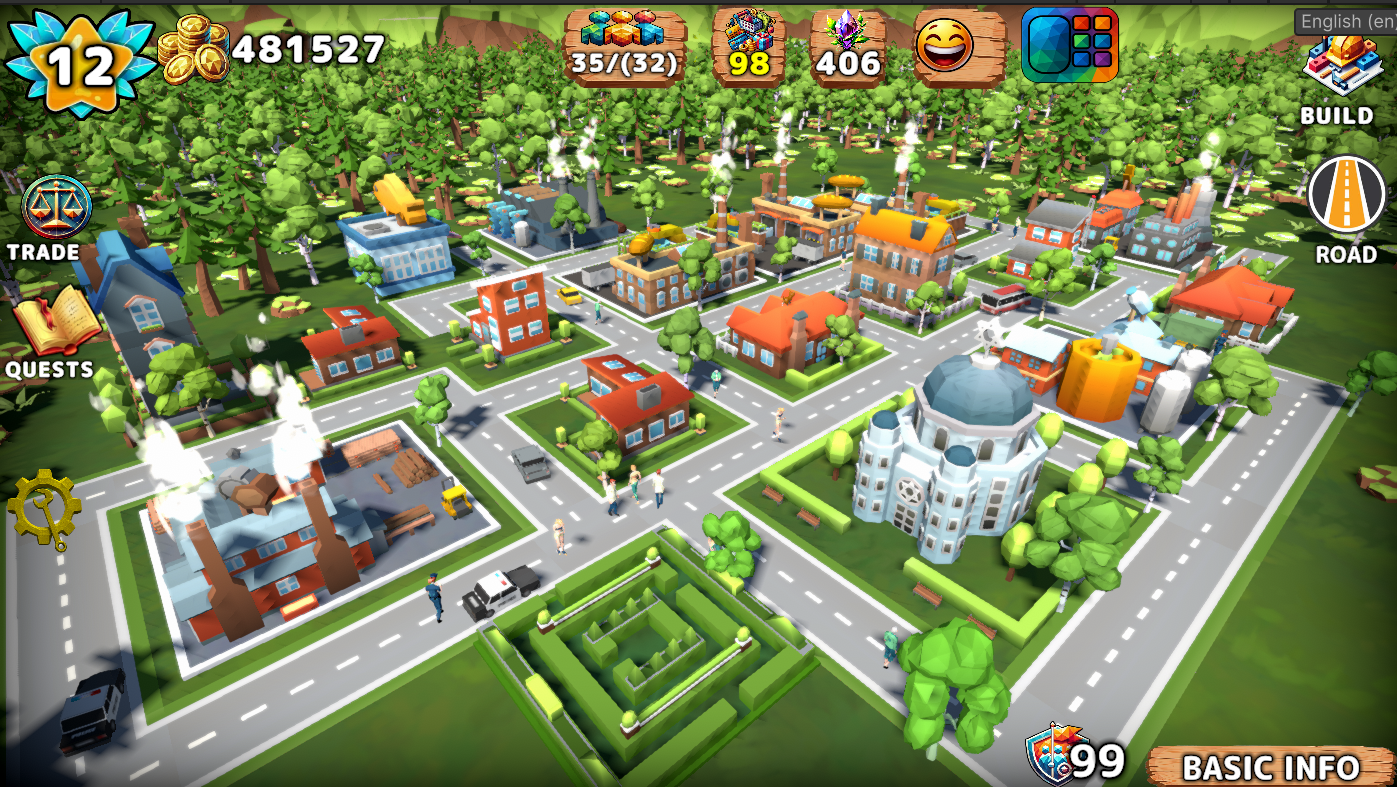
Task: Click the orange cylindrical tower building
Action: coord(1100,380)
